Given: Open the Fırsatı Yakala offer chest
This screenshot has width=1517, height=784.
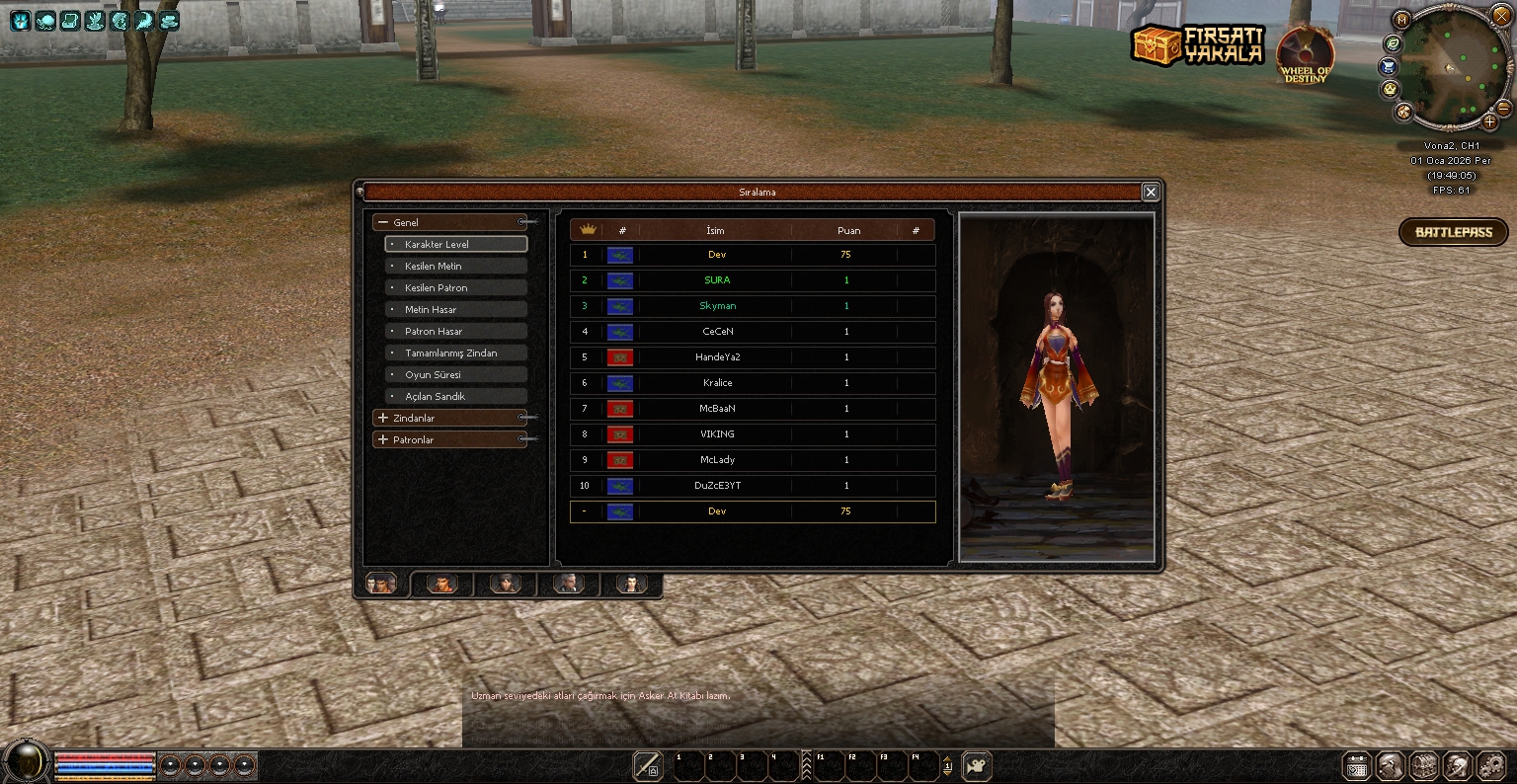Looking at the screenshot, I should click(1197, 45).
